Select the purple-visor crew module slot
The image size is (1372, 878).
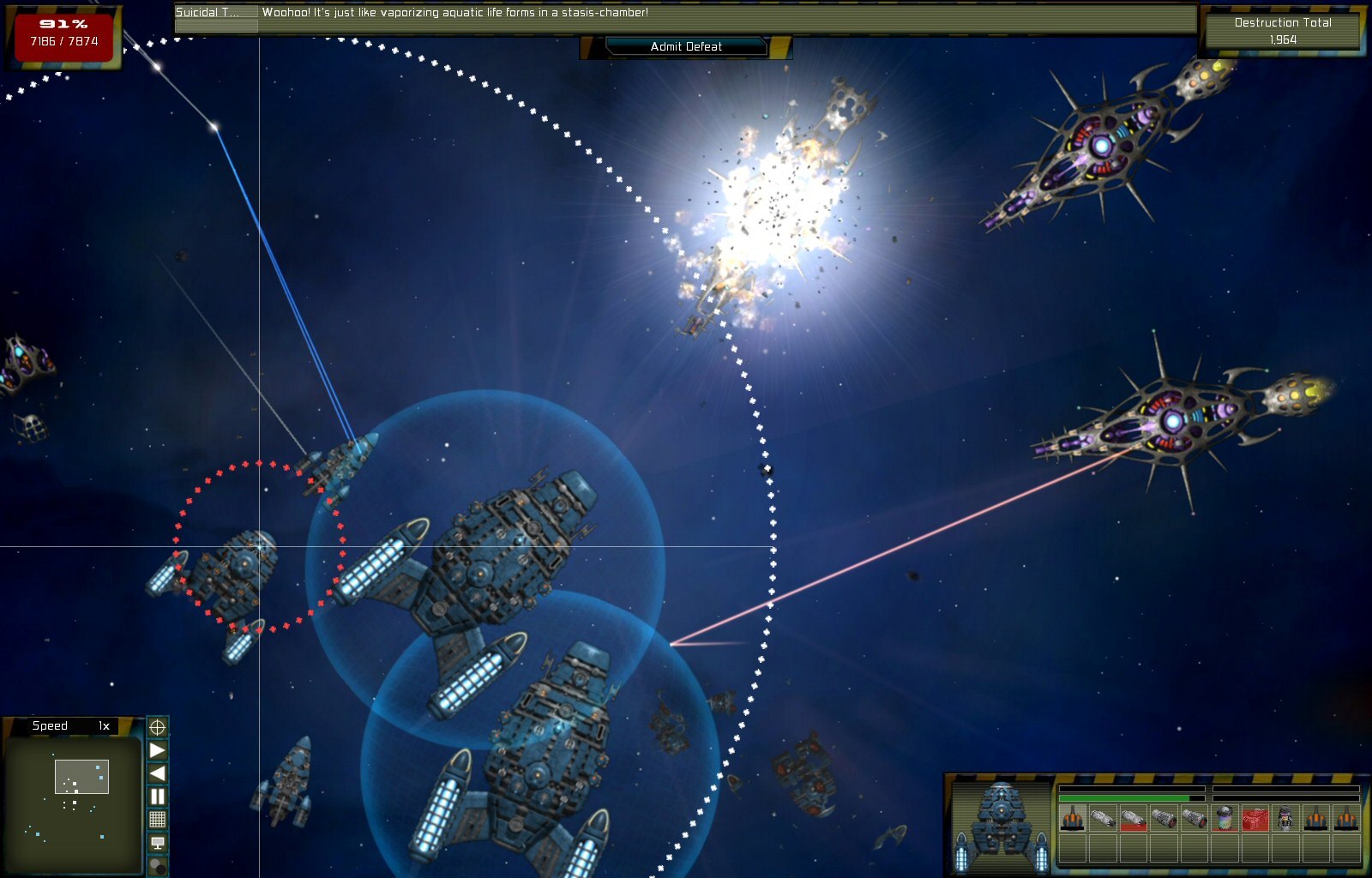pos(1285,819)
